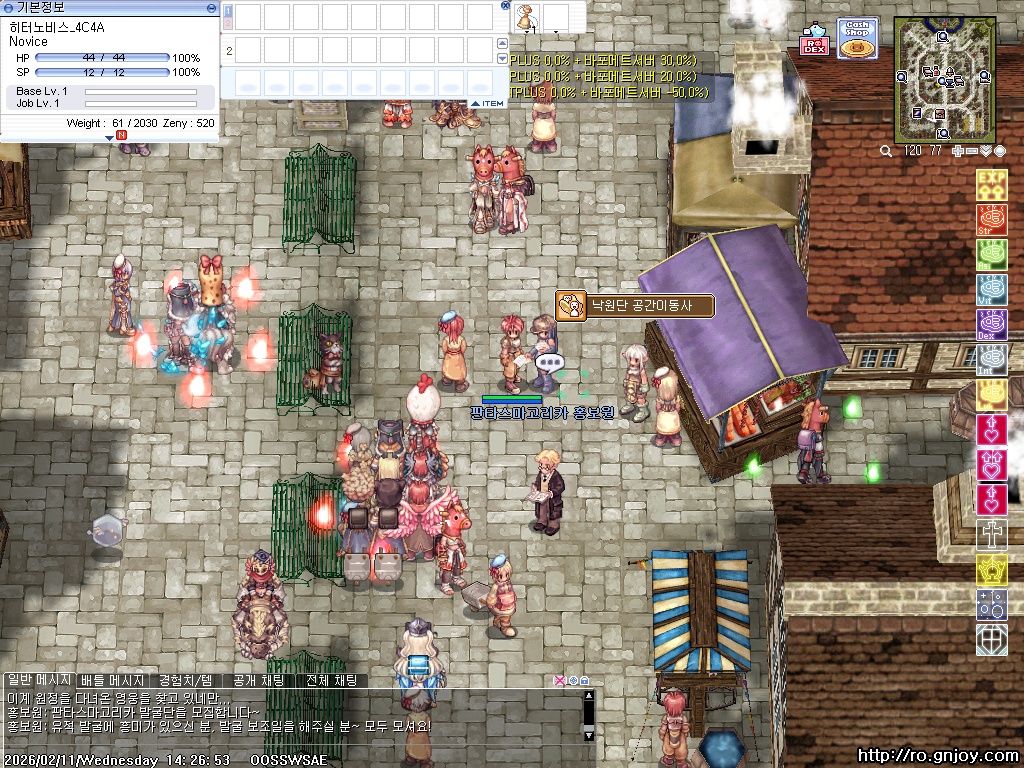
Task: Select the 전체 채팅 chat tab
Action: [x=331, y=680]
